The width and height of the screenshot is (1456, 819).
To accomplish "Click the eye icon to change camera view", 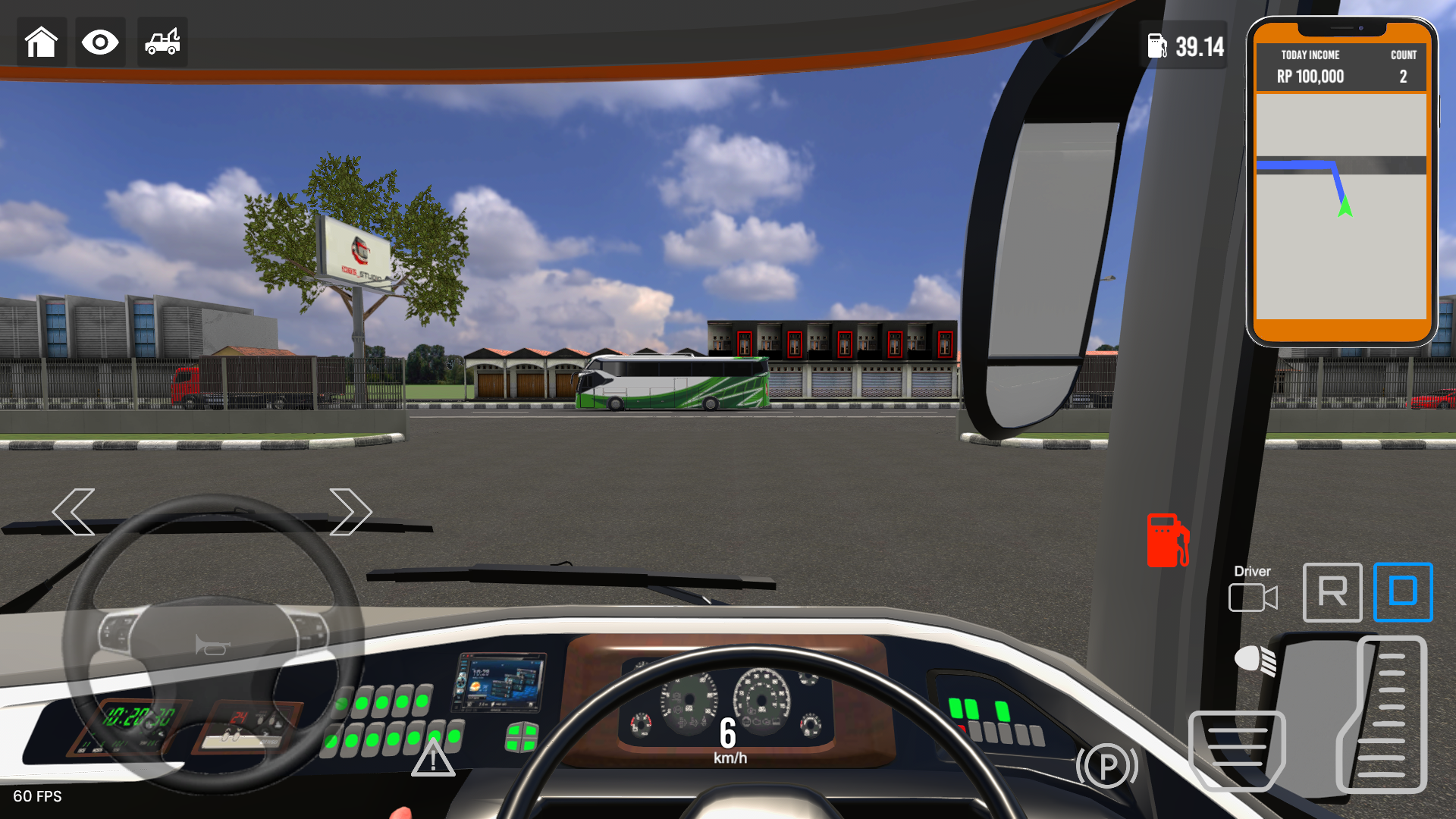I will [x=100, y=42].
